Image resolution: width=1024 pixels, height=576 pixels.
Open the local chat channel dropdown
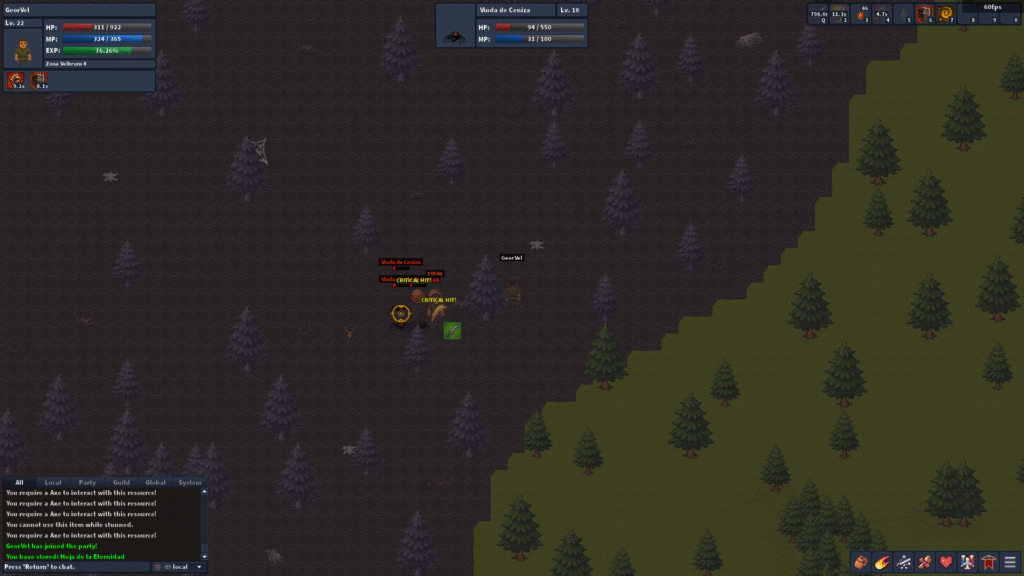point(180,567)
